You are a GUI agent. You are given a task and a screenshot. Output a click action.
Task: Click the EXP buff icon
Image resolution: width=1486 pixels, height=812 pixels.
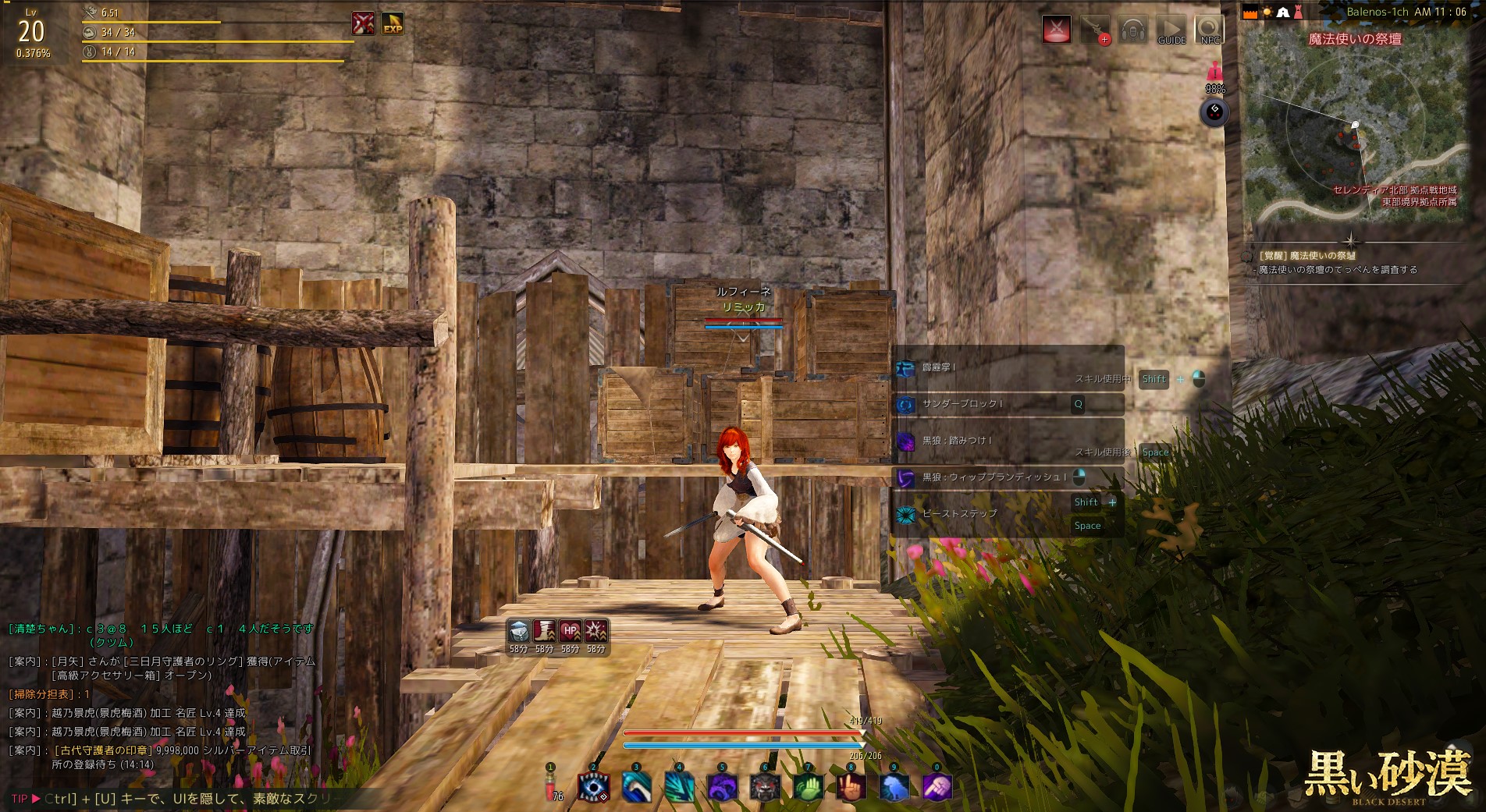(393, 23)
